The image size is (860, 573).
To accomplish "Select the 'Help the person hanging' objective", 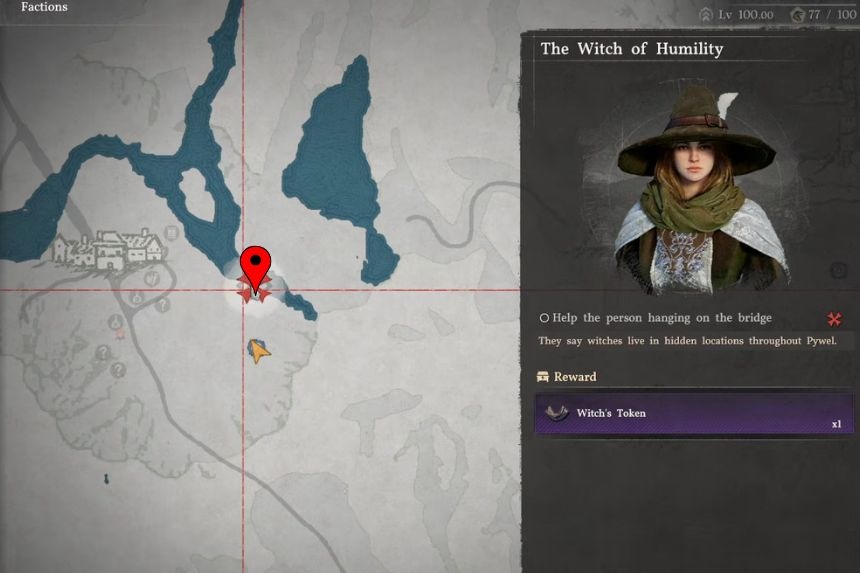I will click(x=655, y=318).
